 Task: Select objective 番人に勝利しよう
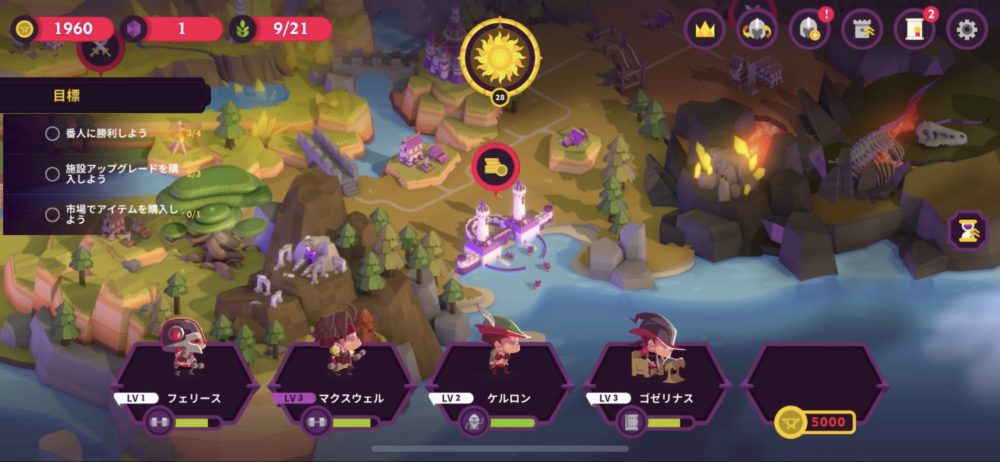[x=107, y=133]
